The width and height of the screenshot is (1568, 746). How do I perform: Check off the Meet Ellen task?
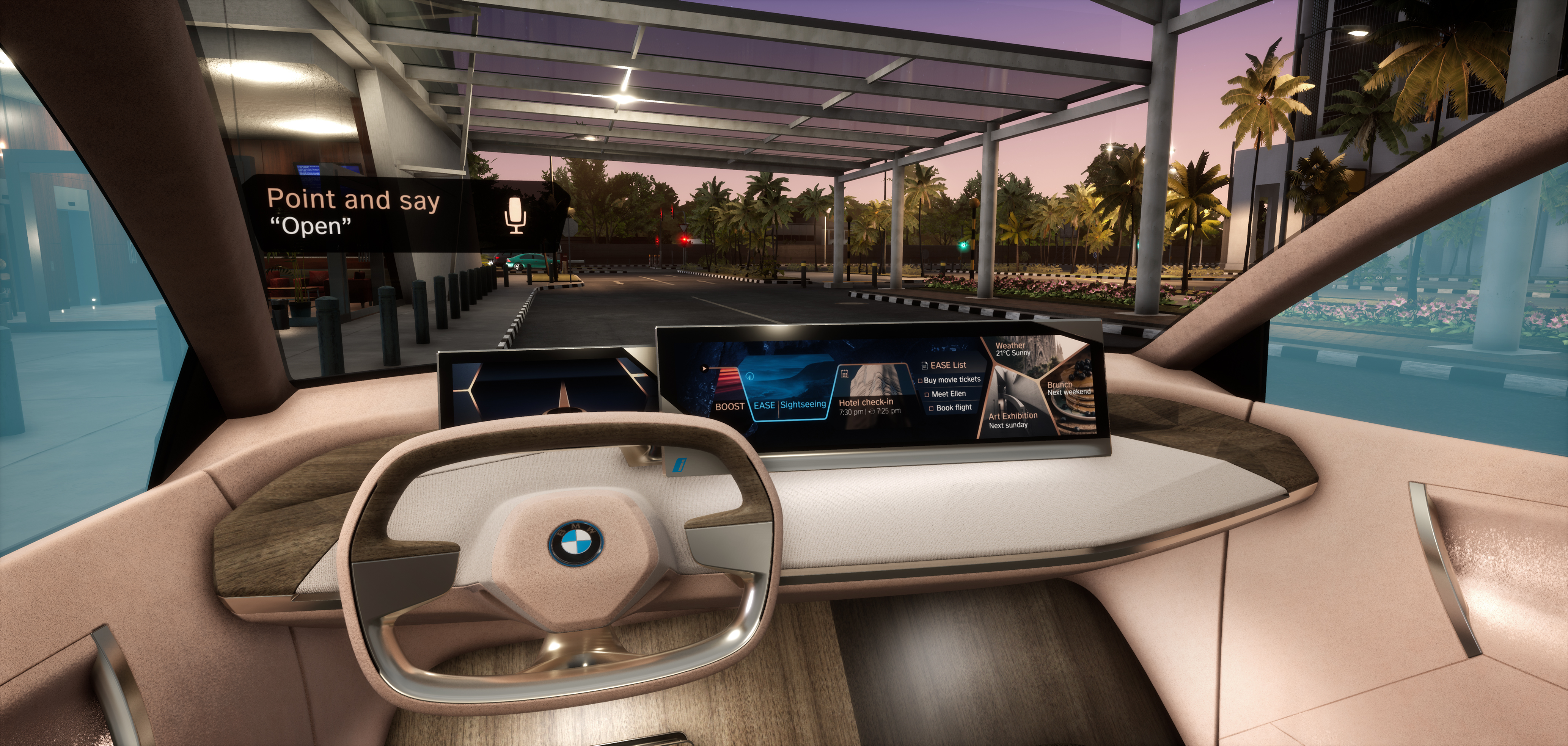[927, 395]
